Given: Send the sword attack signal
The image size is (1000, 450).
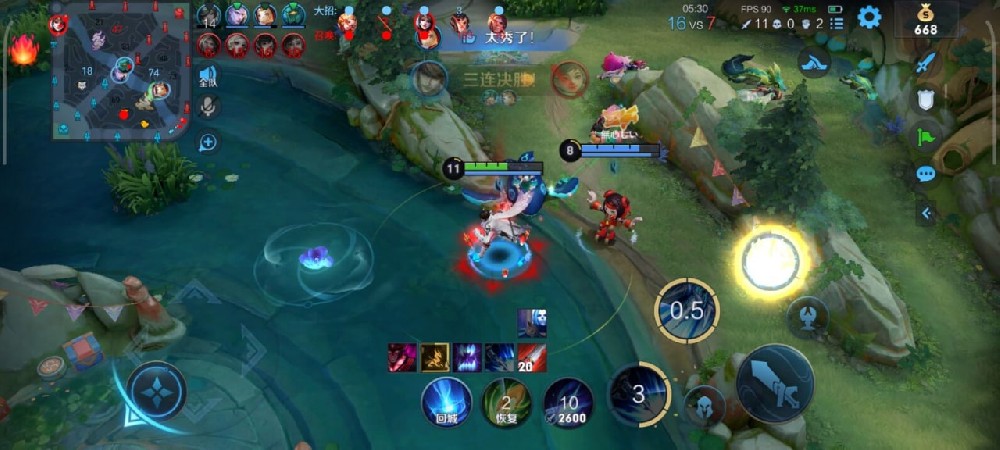Looking at the screenshot, I should point(926,62).
